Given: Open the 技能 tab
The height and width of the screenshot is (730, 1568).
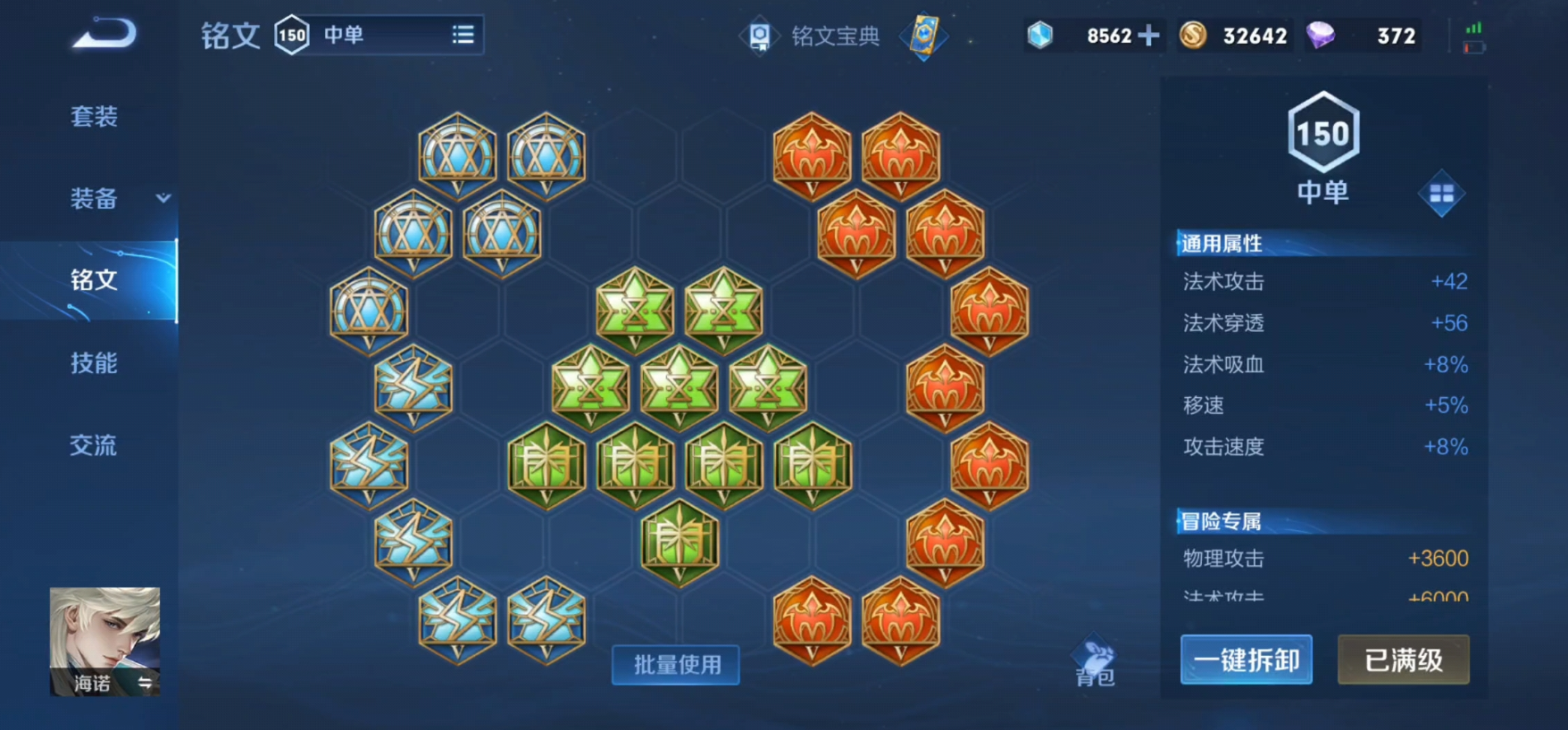Looking at the screenshot, I should pyautogui.click(x=94, y=362).
